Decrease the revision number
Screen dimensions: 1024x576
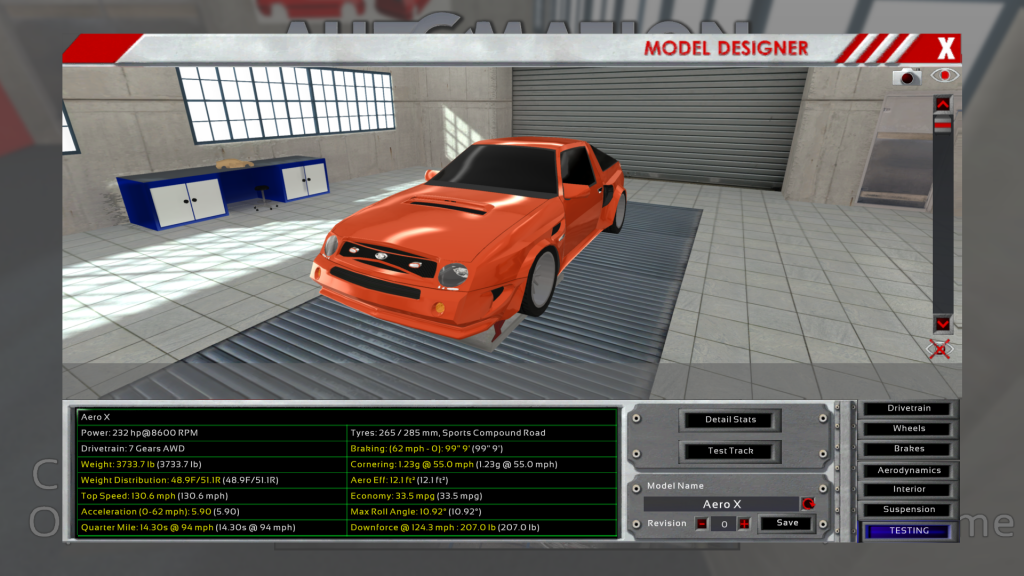click(x=702, y=523)
